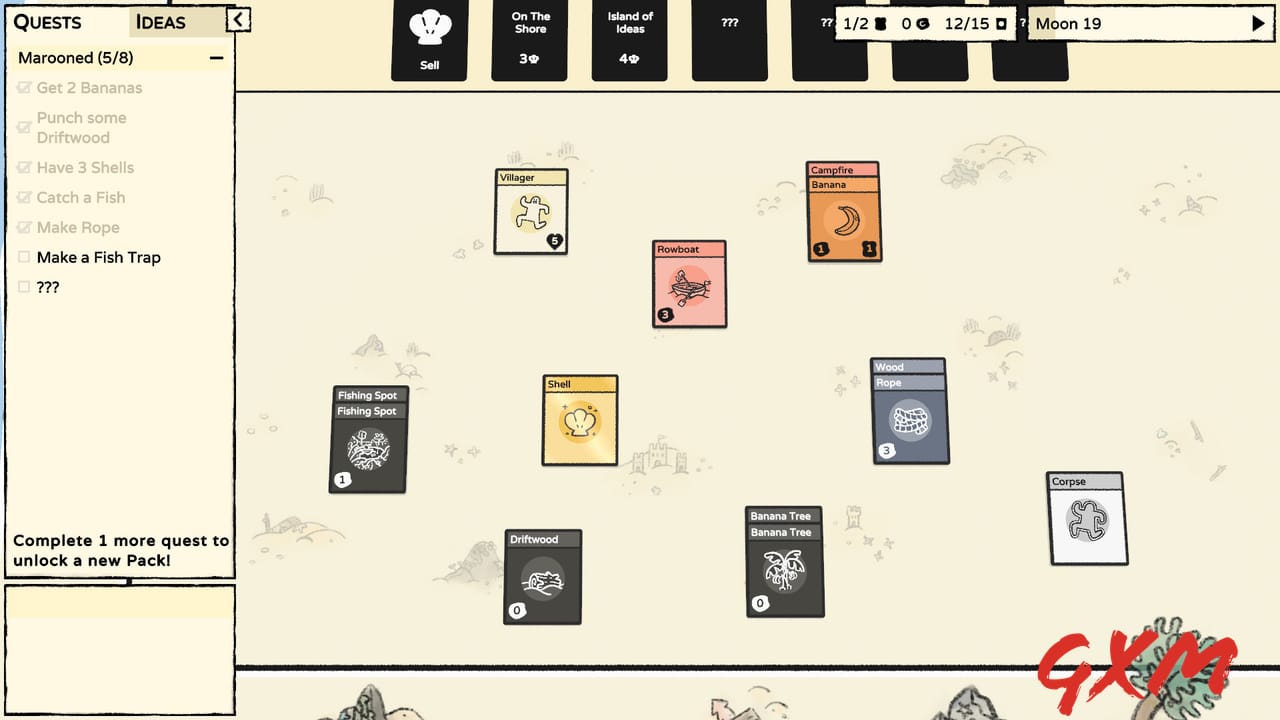Click the Driftwood card
The height and width of the screenshot is (720, 1280).
point(542,577)
